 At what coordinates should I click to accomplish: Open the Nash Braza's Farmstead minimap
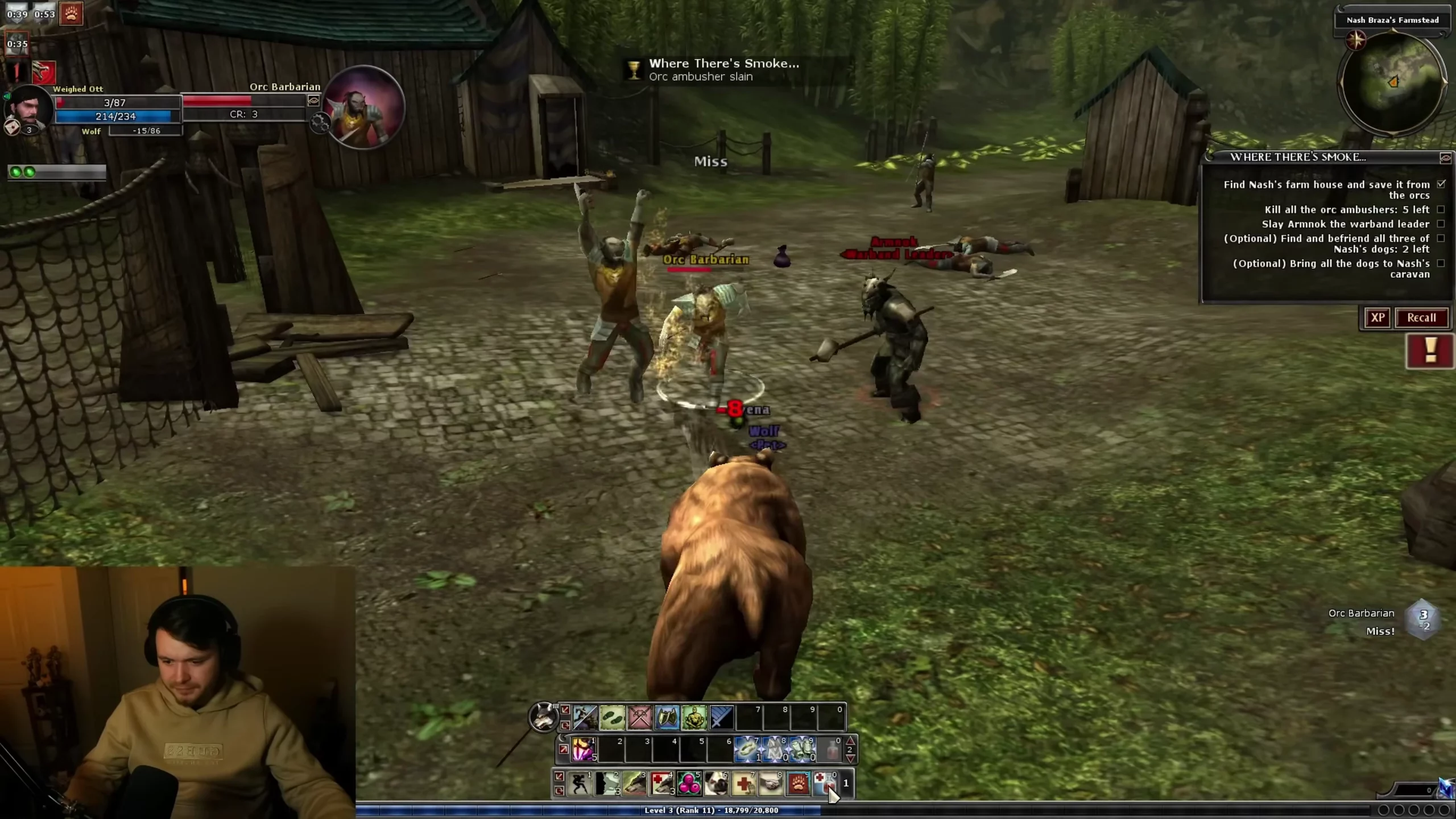(x=1392, y=84)
